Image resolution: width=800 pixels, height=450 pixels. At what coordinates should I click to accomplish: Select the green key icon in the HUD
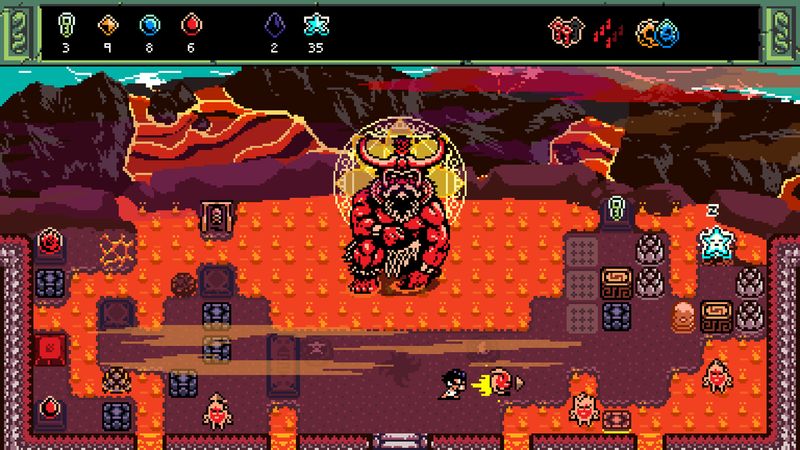[x=66, y=25]
